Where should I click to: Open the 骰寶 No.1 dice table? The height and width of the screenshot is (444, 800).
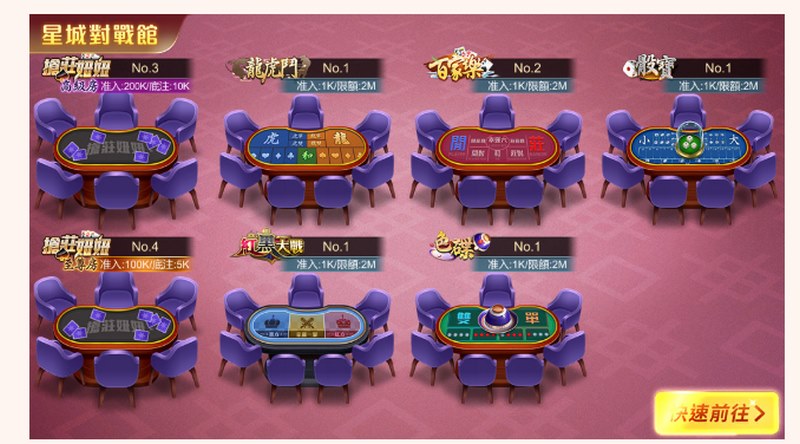tap(687, 147)
